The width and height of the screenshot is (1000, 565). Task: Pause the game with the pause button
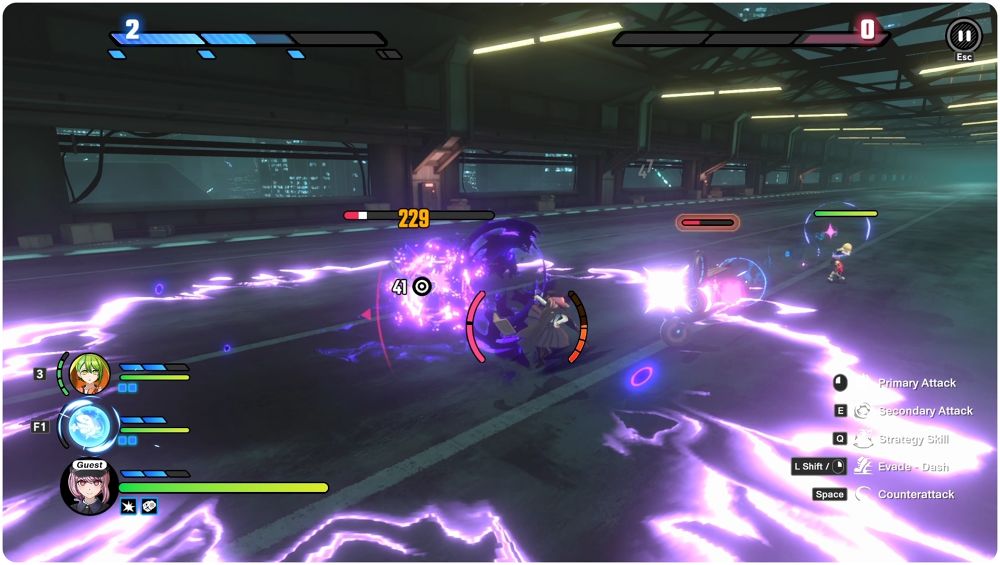coord(963,35)
